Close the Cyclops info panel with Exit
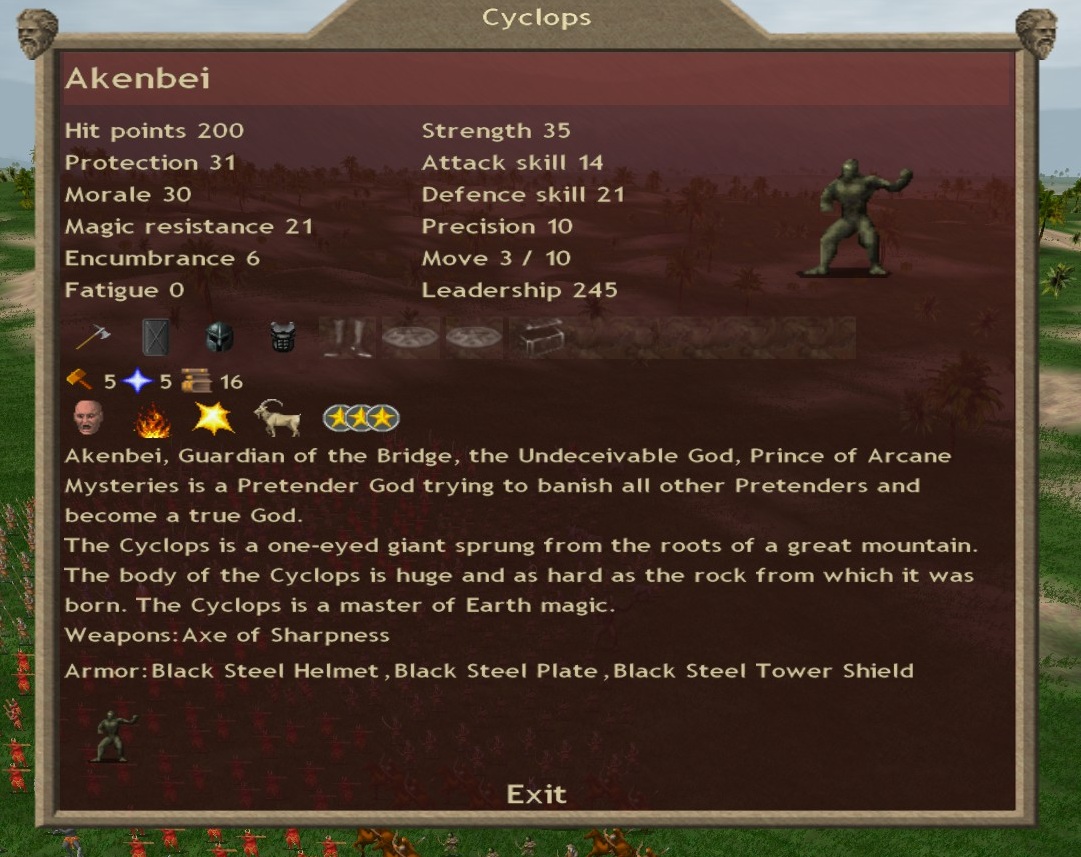 tap(536, 794)
